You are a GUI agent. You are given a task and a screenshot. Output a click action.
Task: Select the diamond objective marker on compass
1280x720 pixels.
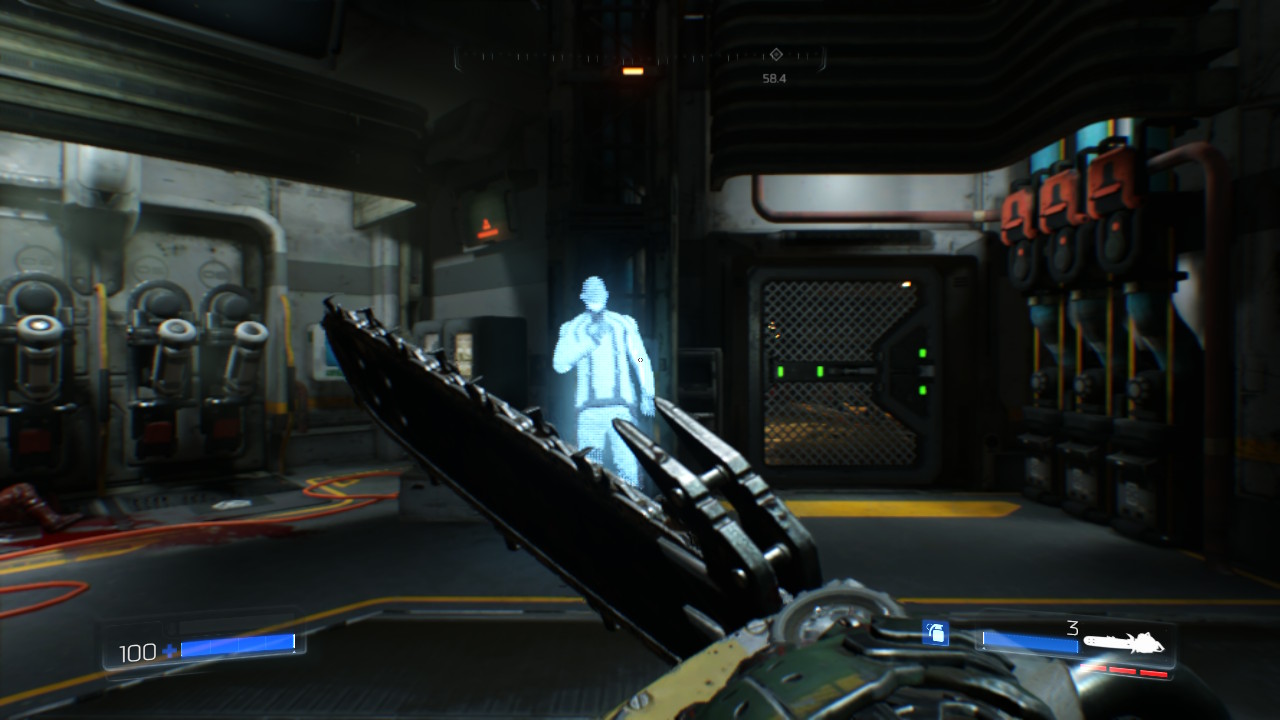(x=775, y=54)
